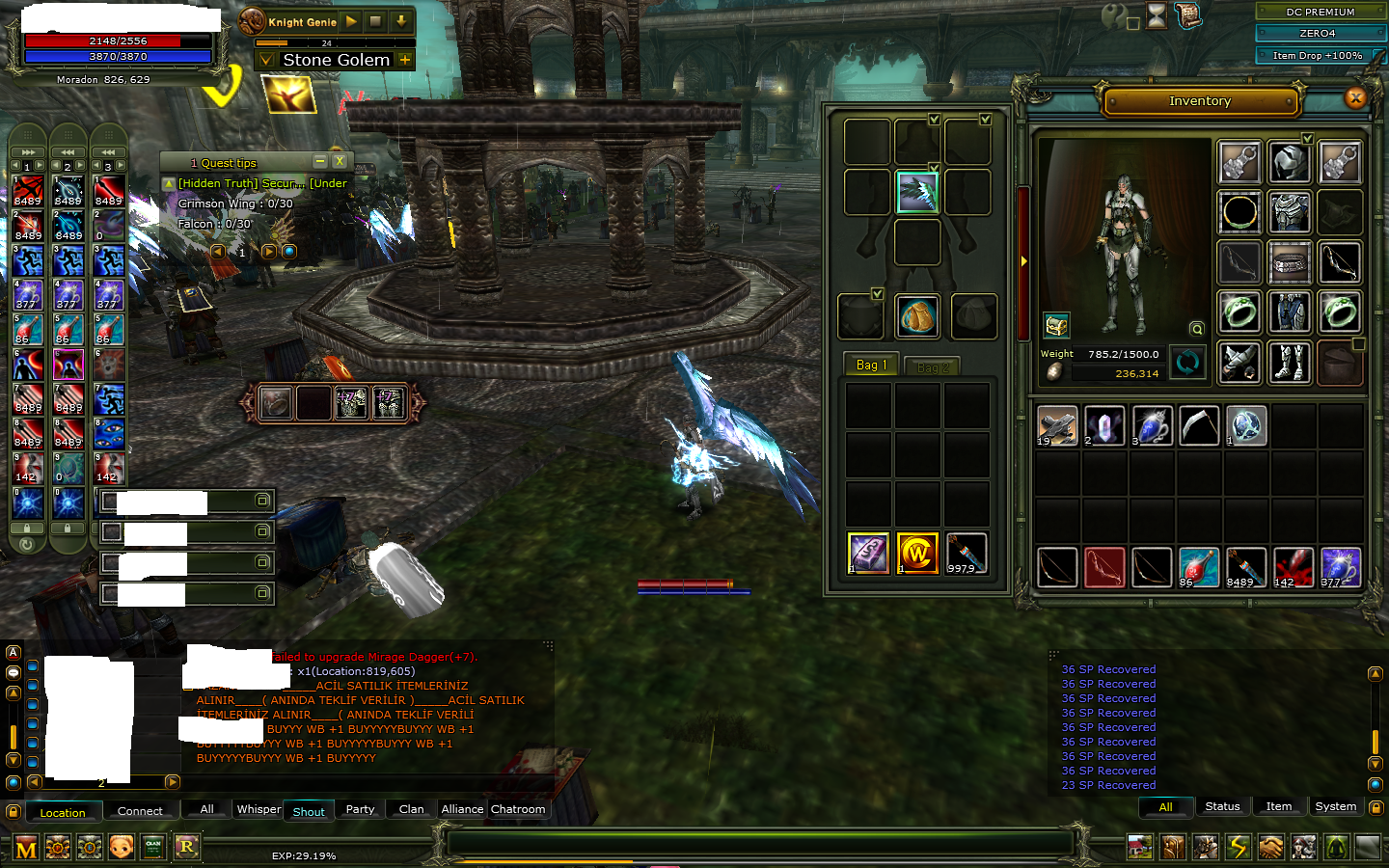Stop the Knight Genie
The image size is (1389, 868).
pos(376,21)
